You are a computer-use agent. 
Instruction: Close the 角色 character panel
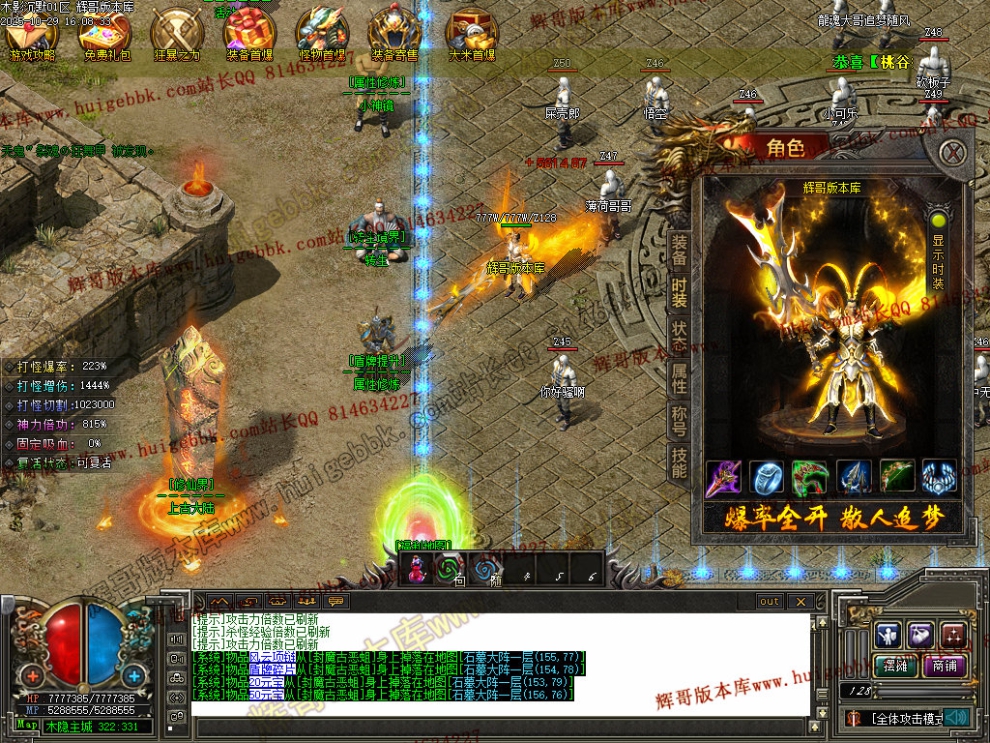point(954,153)
